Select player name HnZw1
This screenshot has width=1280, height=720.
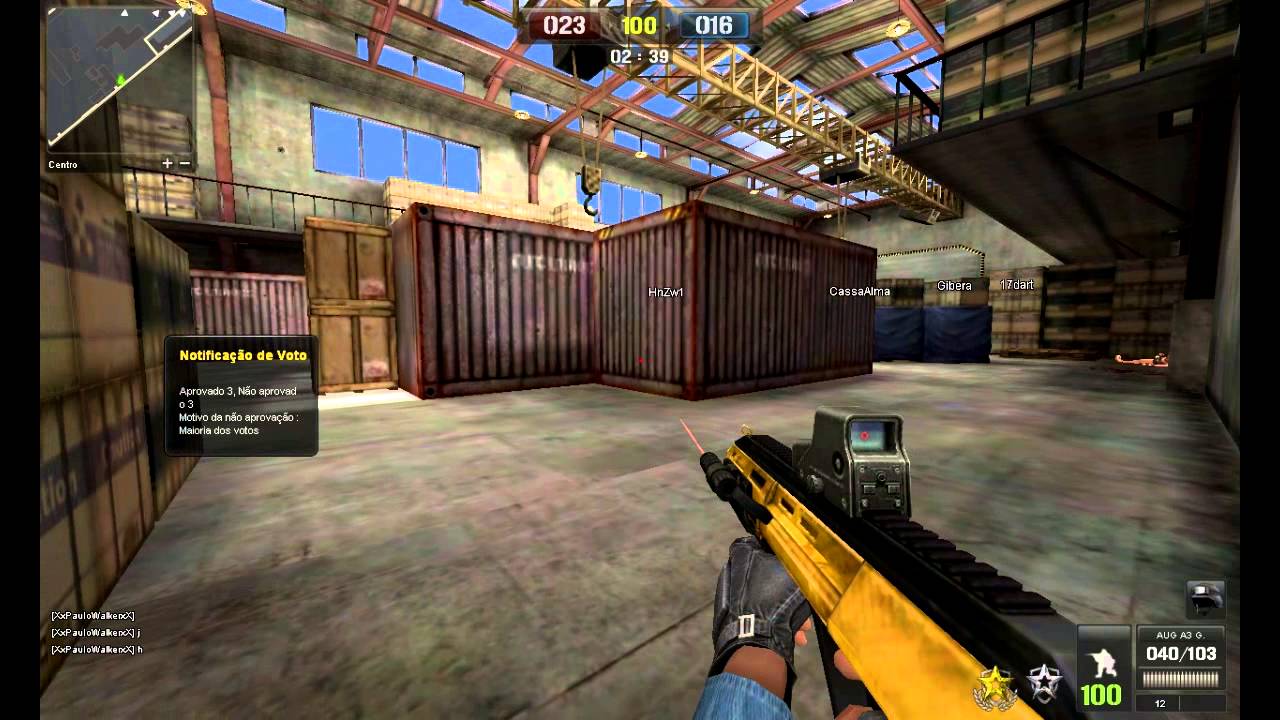[x=667, y=291]
